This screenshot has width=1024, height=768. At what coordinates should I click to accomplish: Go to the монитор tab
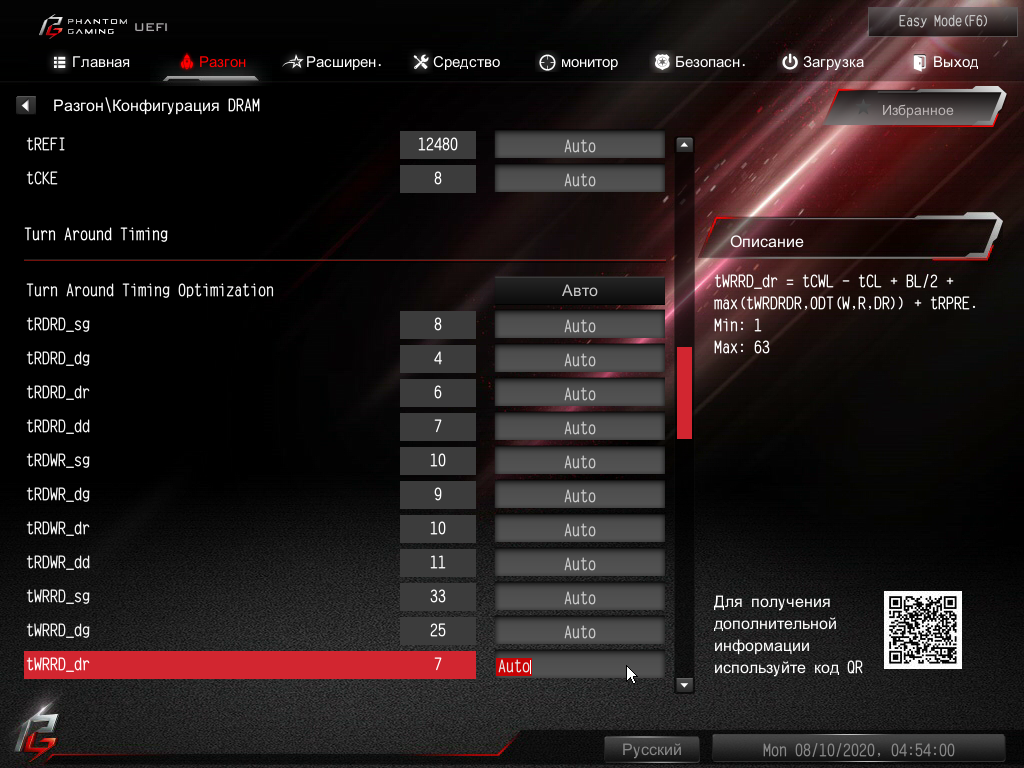click(x=578, y=62)
